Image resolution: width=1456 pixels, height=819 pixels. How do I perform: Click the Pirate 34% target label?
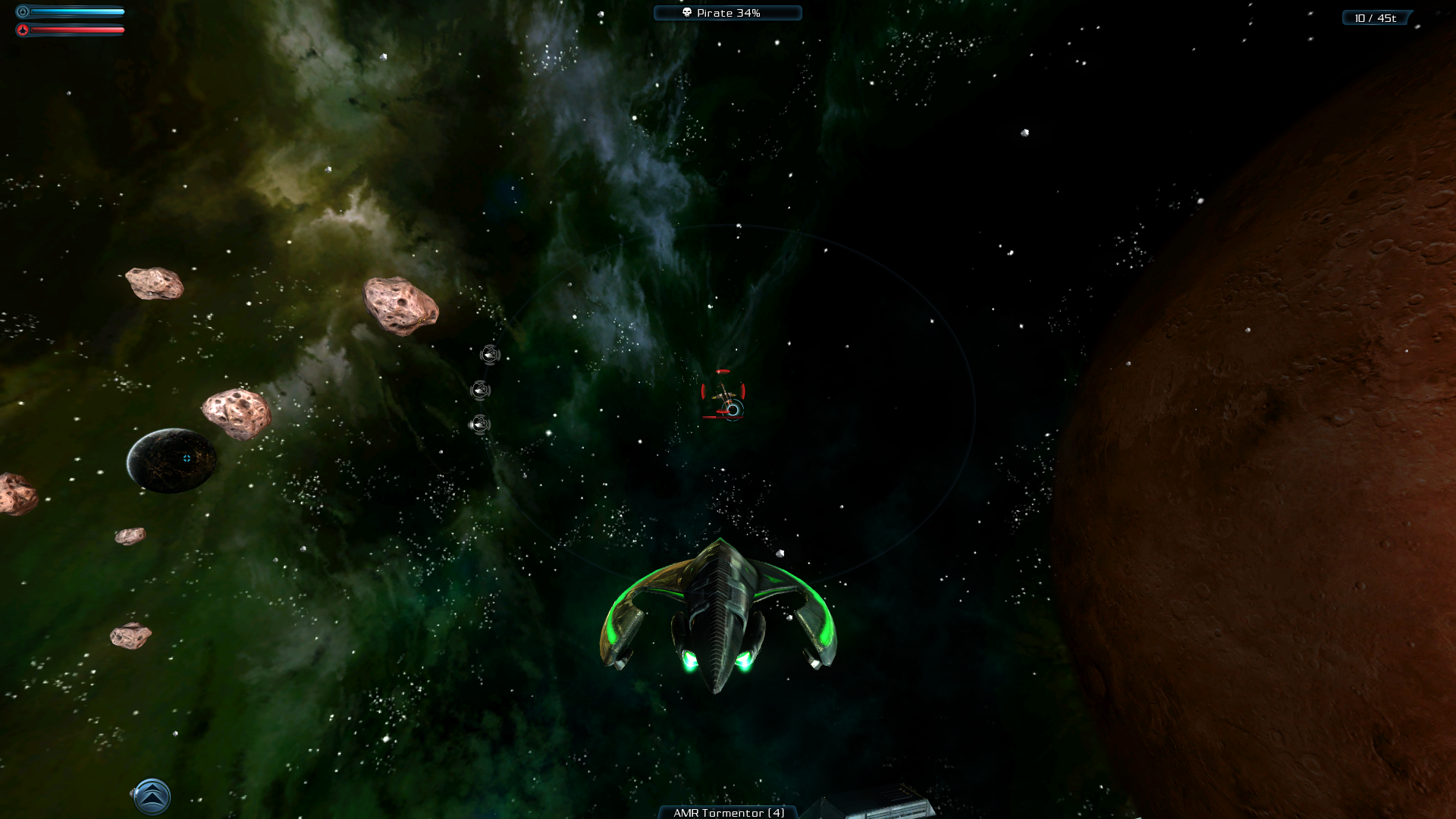click(x=727, y=13)
